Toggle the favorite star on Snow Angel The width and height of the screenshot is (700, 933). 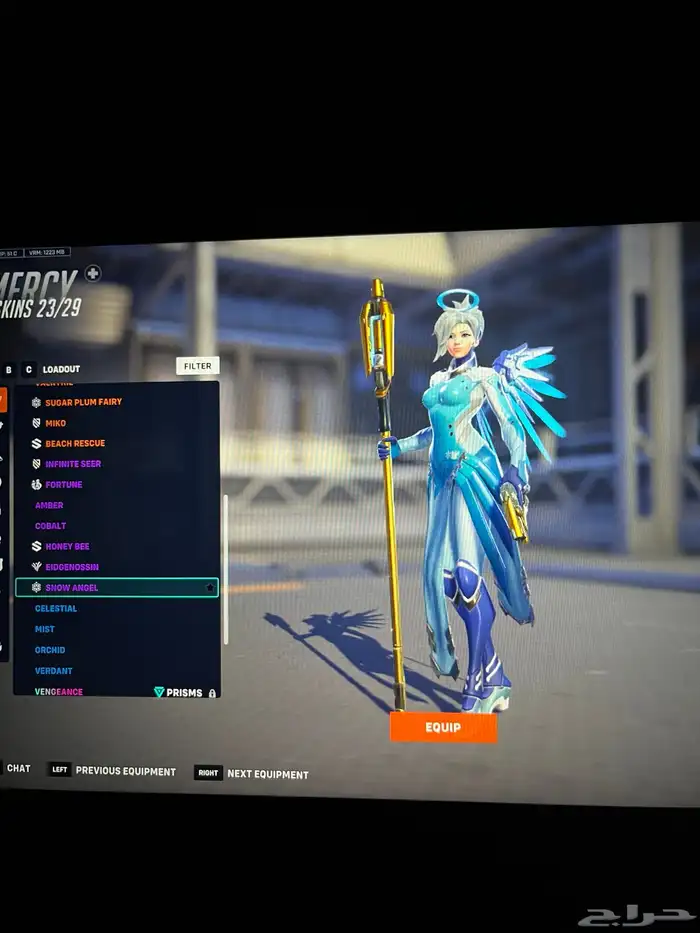pyautogui.click(x=209, y=588)
